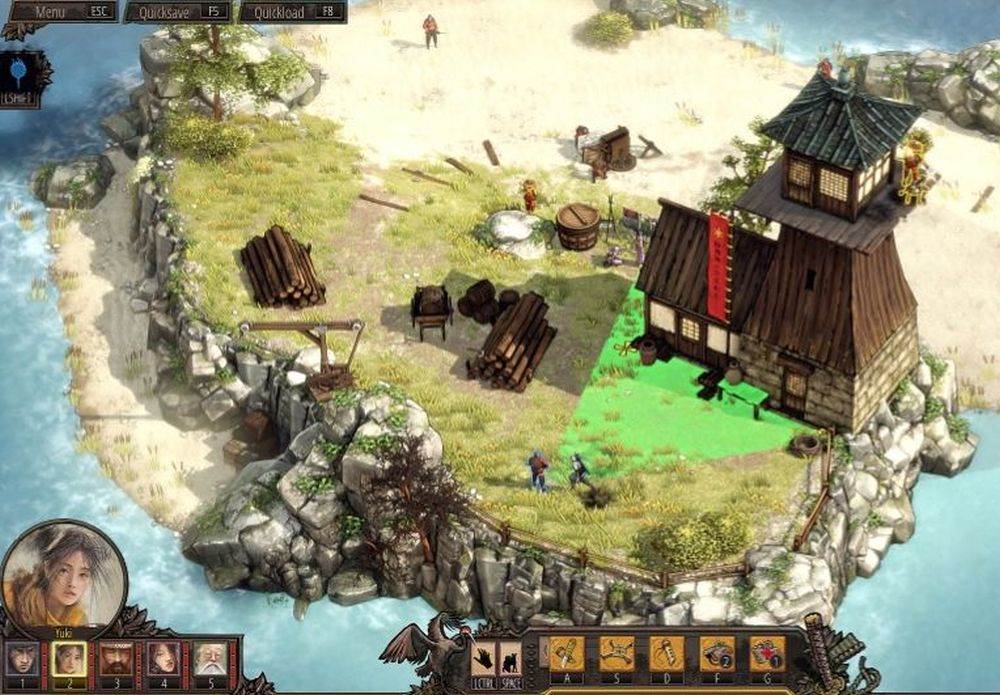
Task: Click Yuki's large circular portrait
Action: 62,575
